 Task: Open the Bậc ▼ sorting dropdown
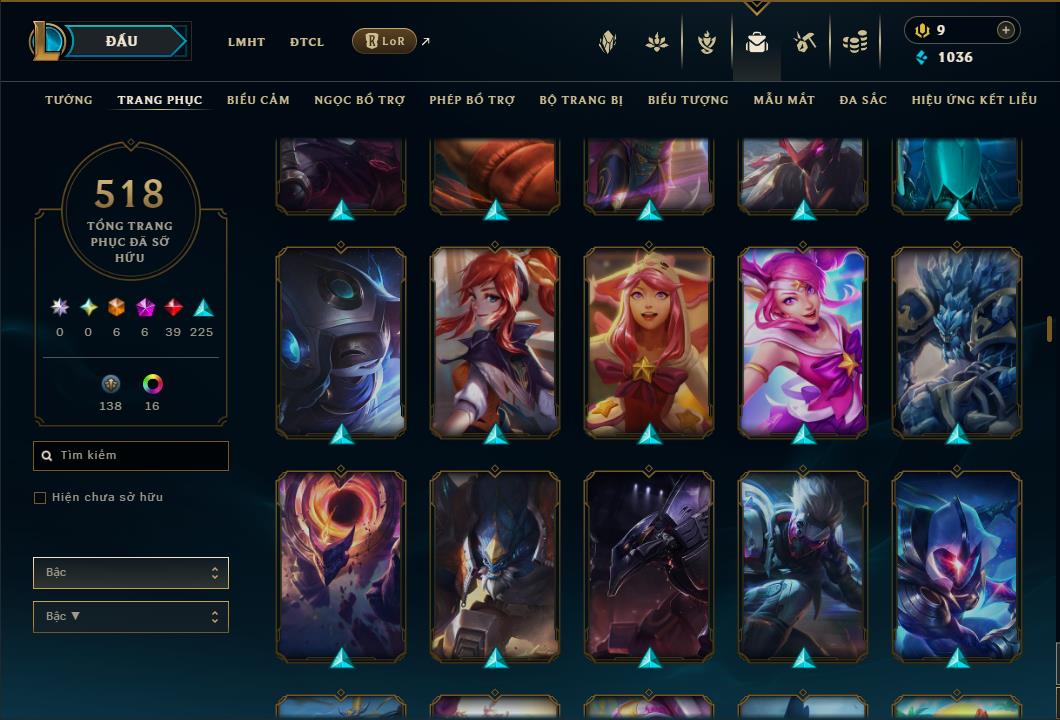pyautogui.click(x=131, y=617)
